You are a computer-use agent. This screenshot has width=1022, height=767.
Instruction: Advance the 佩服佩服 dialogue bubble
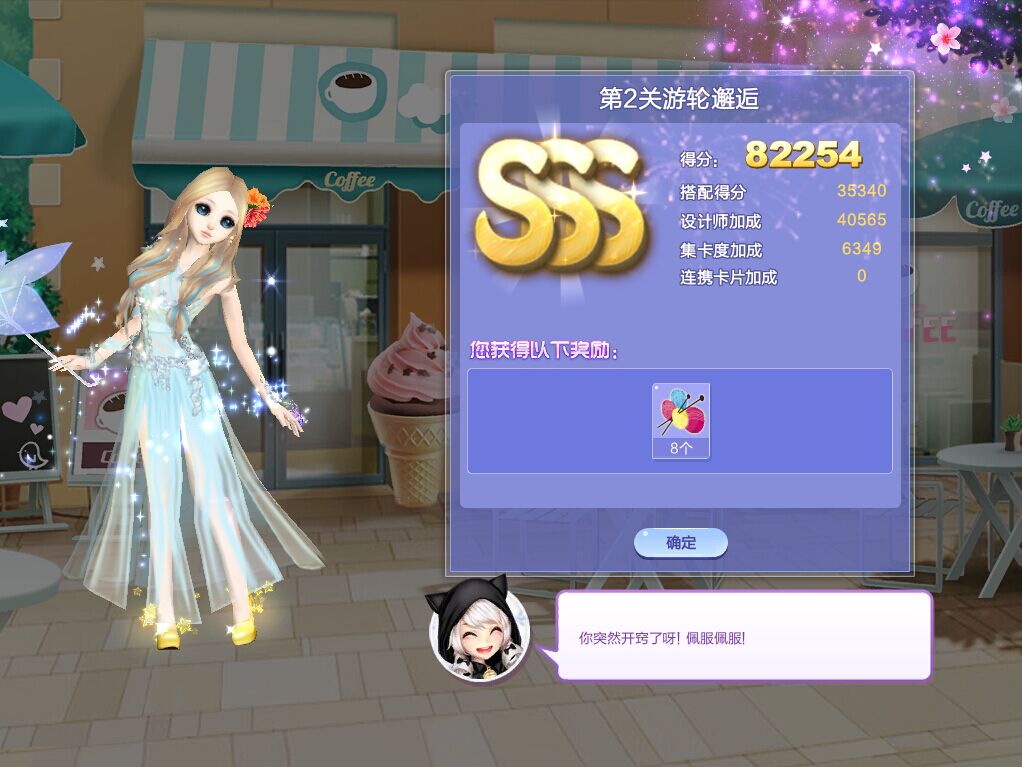pos(743,636)
